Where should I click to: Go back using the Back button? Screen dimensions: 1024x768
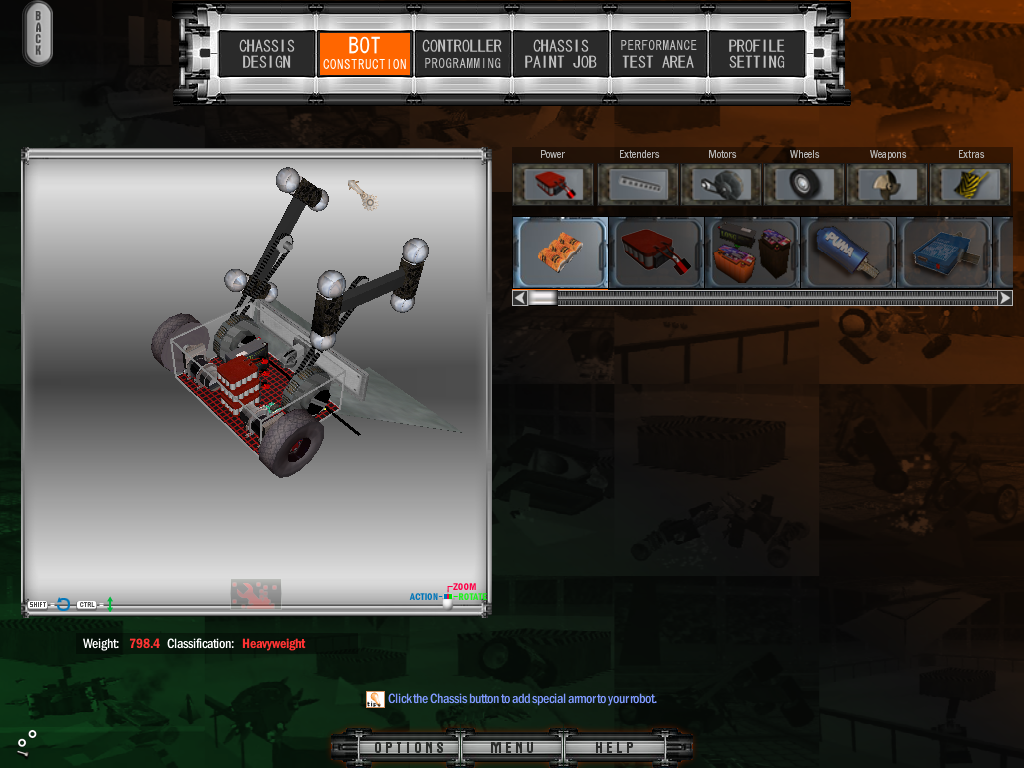pyautogui.click(x=38, y=34)
